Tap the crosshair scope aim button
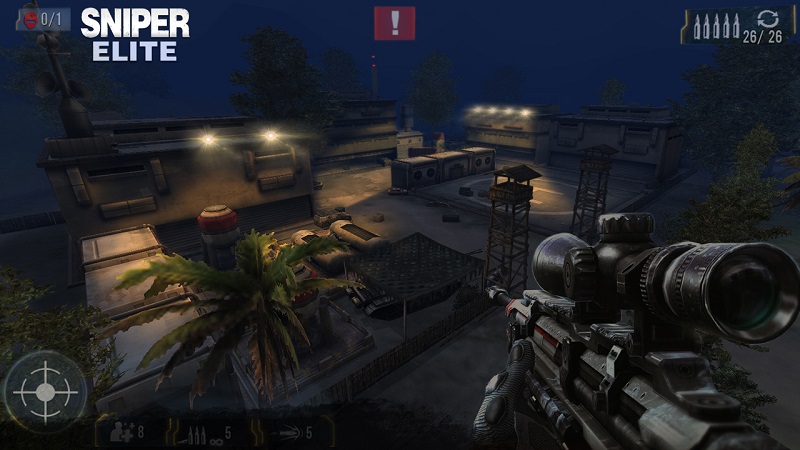The width and height of the screenshot is (800, 450). [45, 391]
